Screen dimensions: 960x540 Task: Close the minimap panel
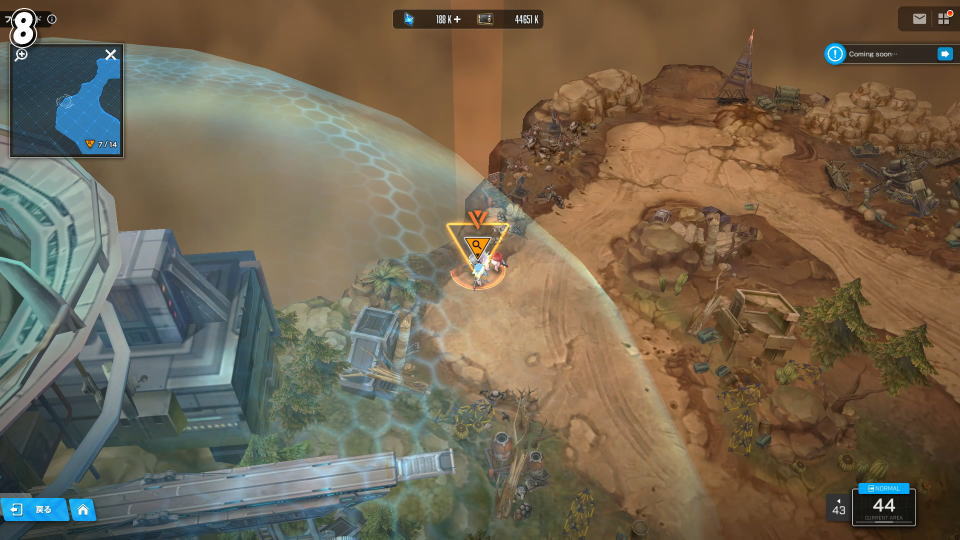pyautogui.click(x=111, y=54)
